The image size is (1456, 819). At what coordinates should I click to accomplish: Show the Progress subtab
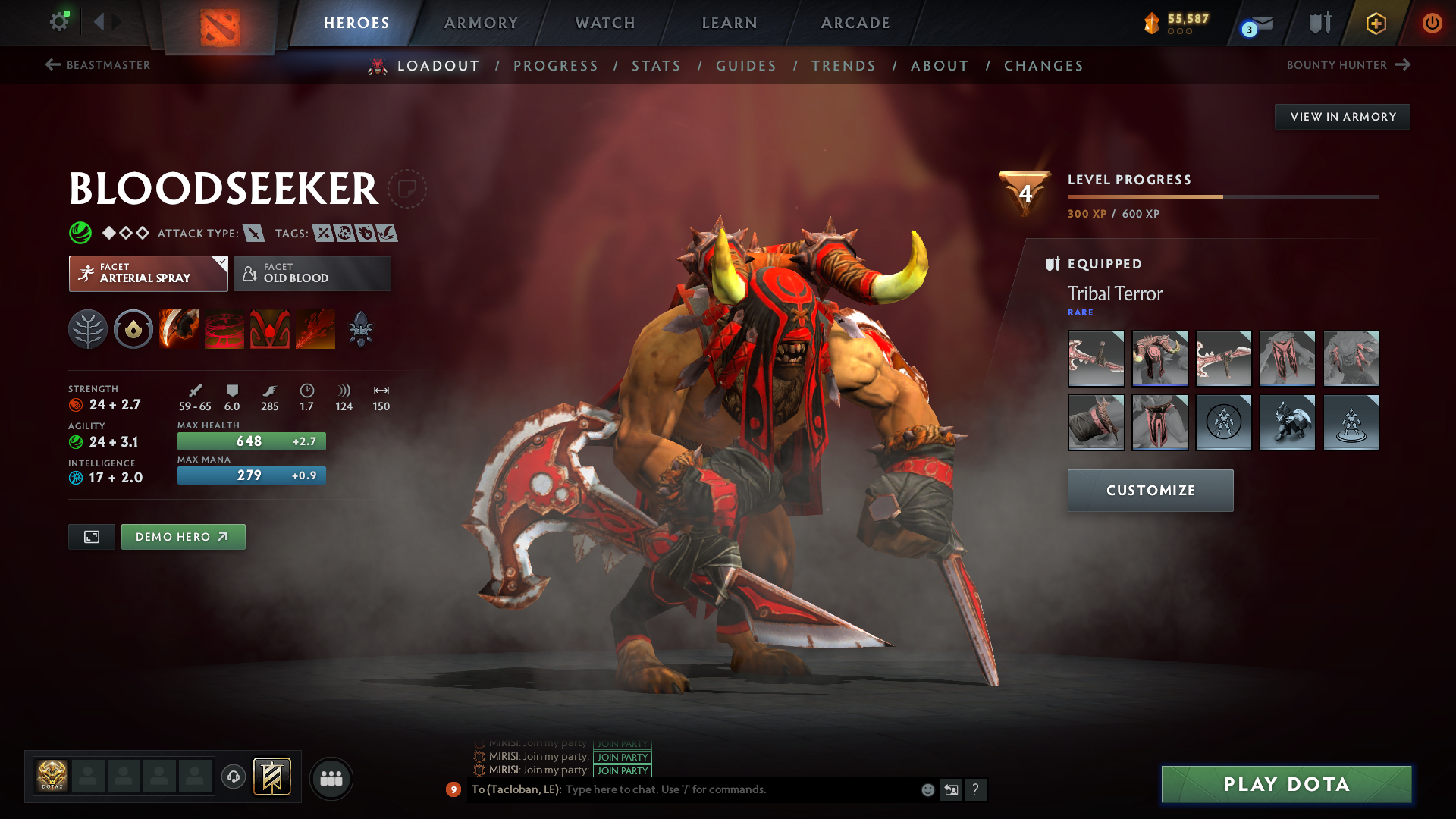[556, 66]
